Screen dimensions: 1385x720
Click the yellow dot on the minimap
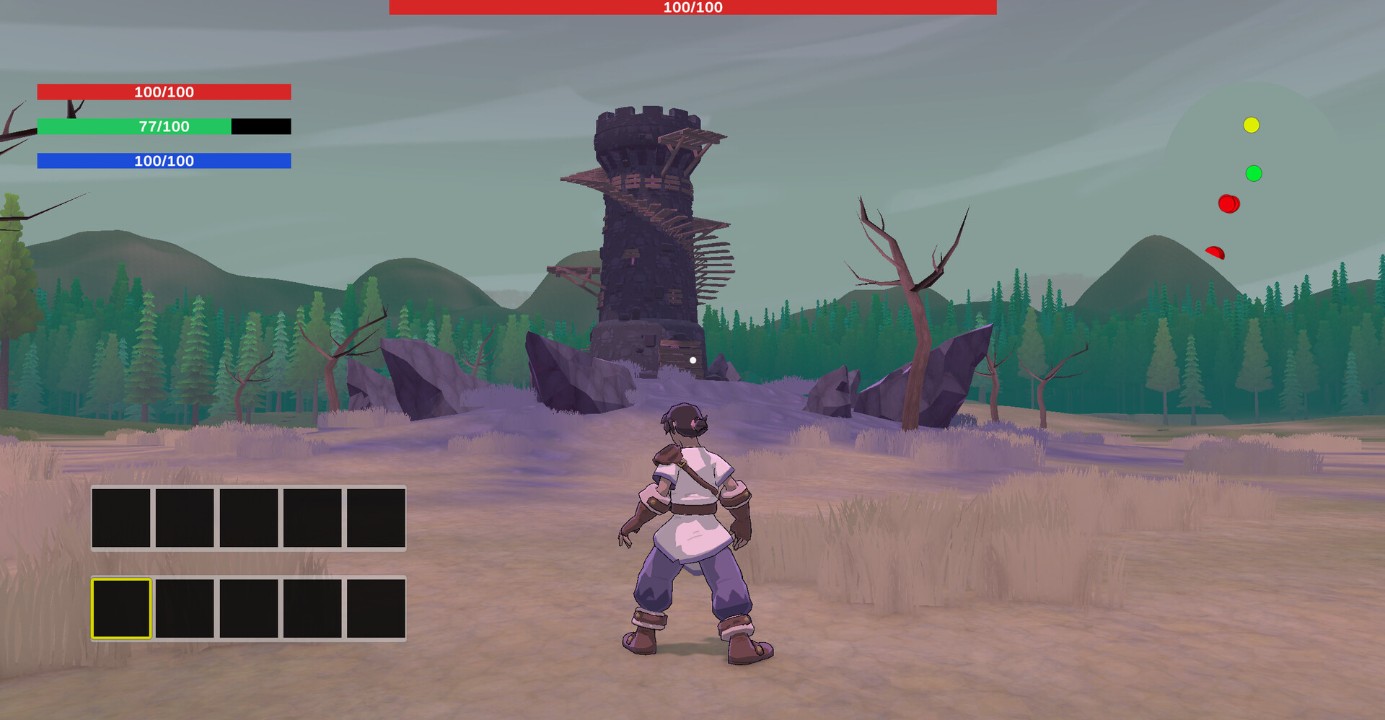click(1251, 125)
